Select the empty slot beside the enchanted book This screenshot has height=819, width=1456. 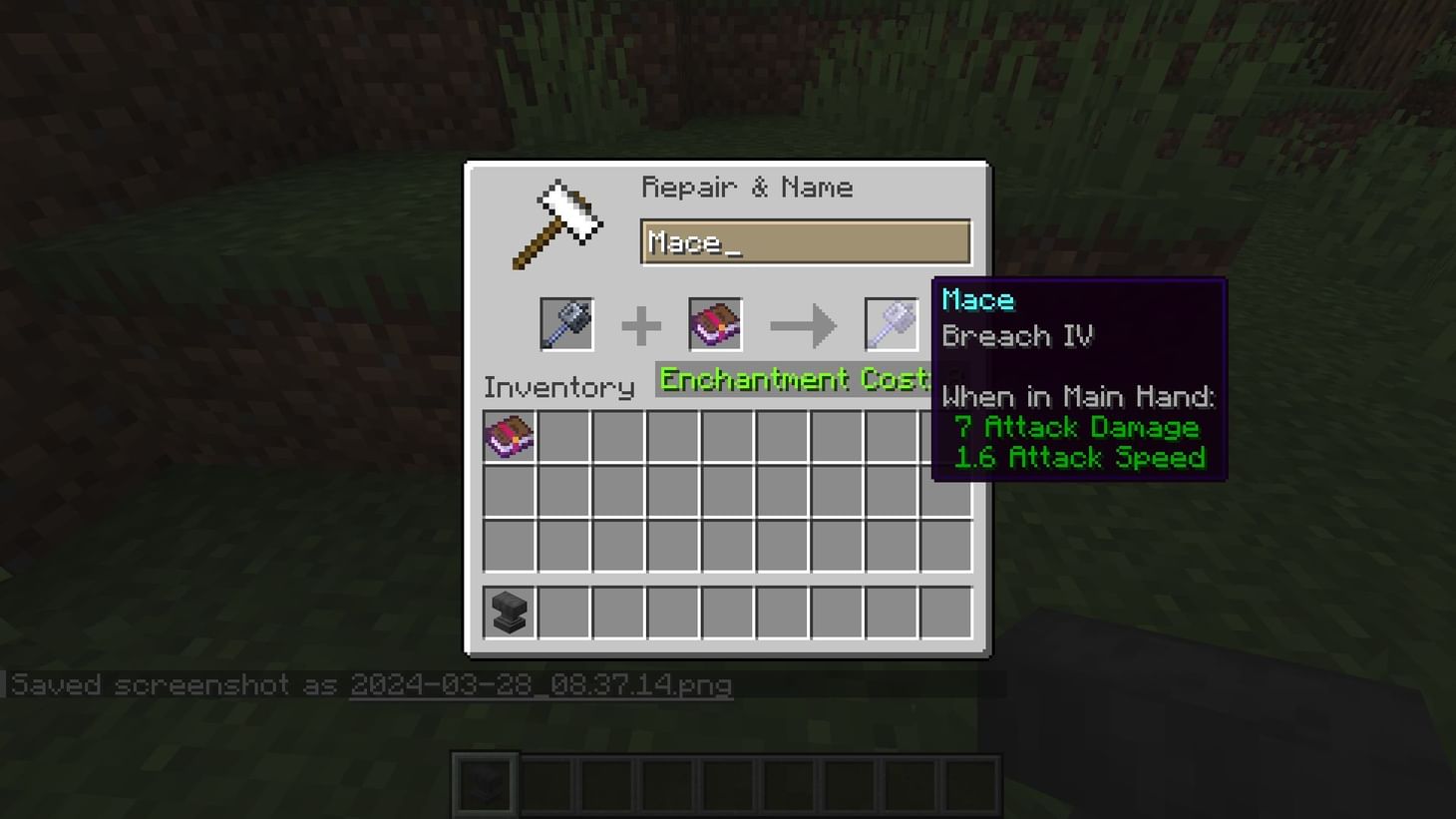(563, 438)
